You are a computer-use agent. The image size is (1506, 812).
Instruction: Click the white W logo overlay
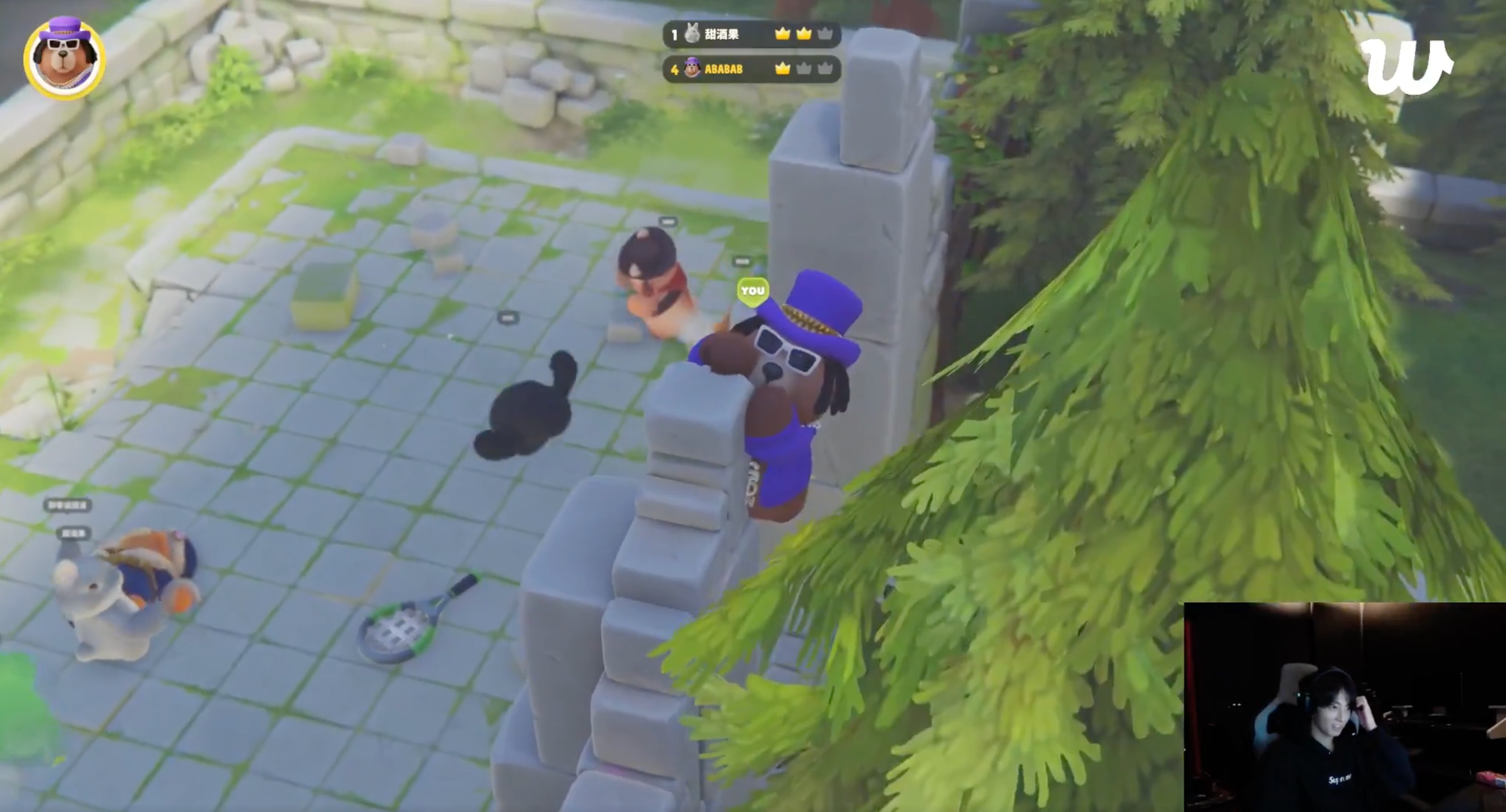(x=1405, y=66)
